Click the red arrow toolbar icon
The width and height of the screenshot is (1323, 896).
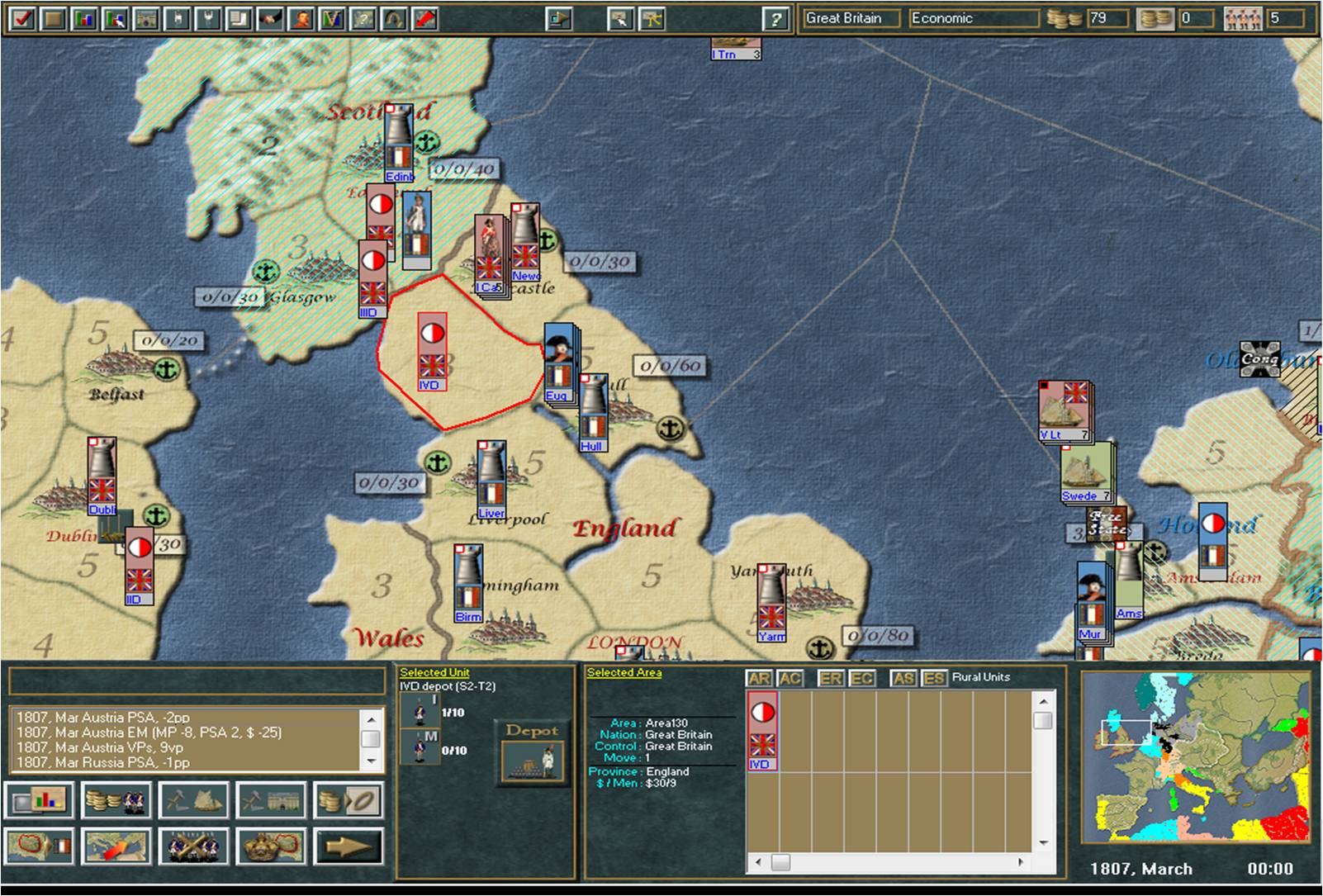(x=424, y=17)
